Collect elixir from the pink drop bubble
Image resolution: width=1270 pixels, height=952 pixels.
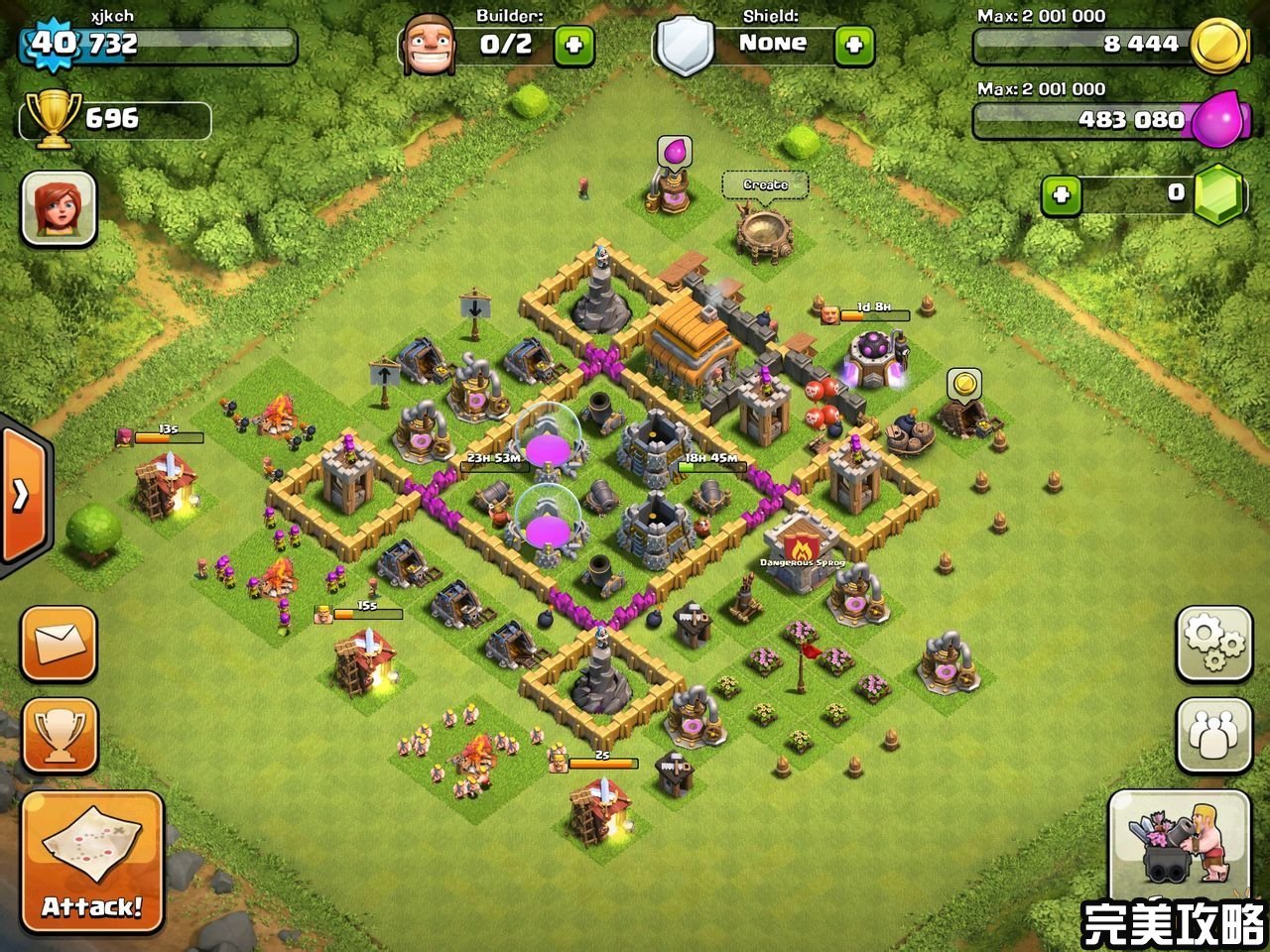pyautogui.click(x=675, y=152)
